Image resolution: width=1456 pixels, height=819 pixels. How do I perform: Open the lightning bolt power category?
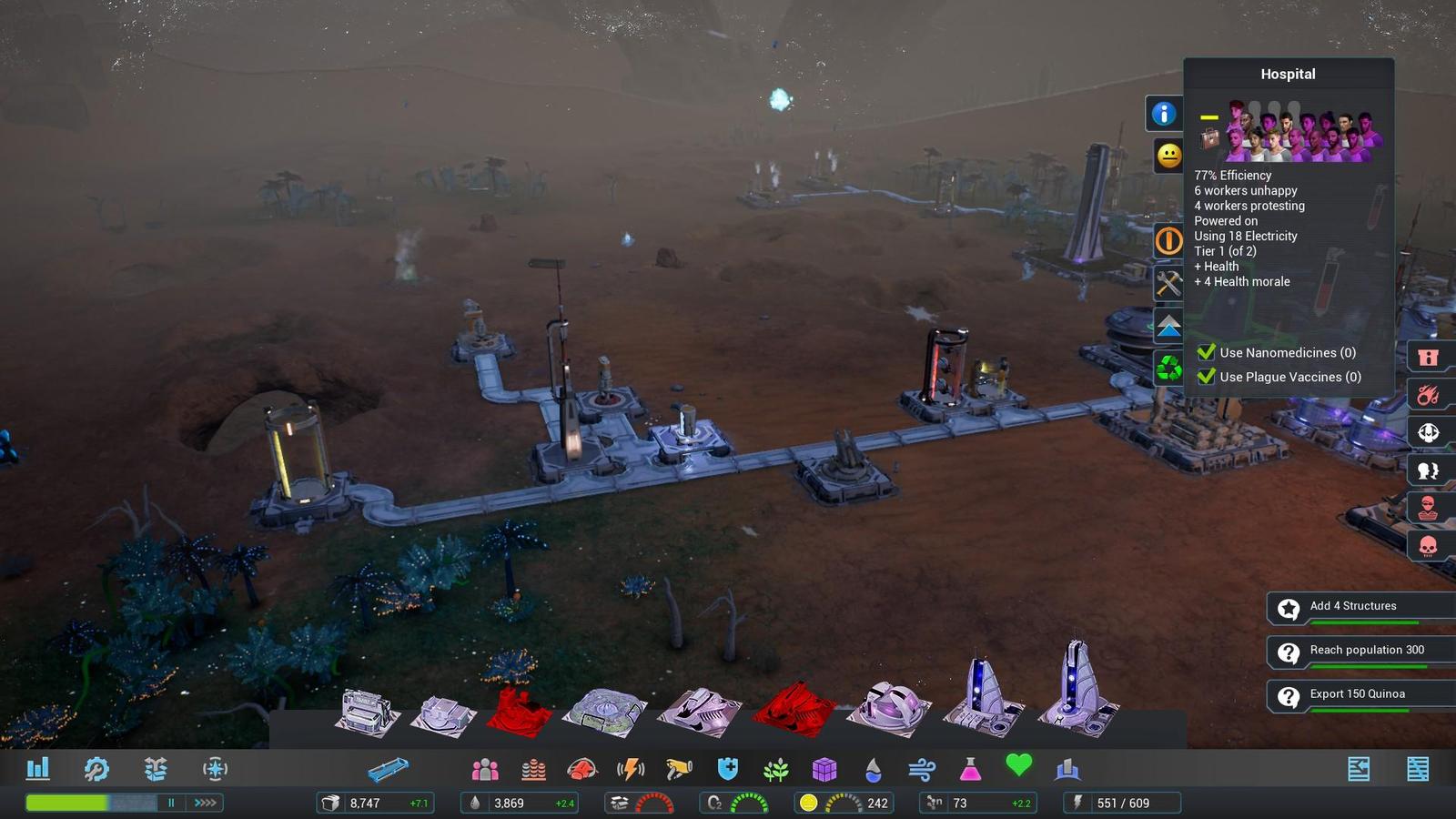pyautogui.click(x=631, y=770)
